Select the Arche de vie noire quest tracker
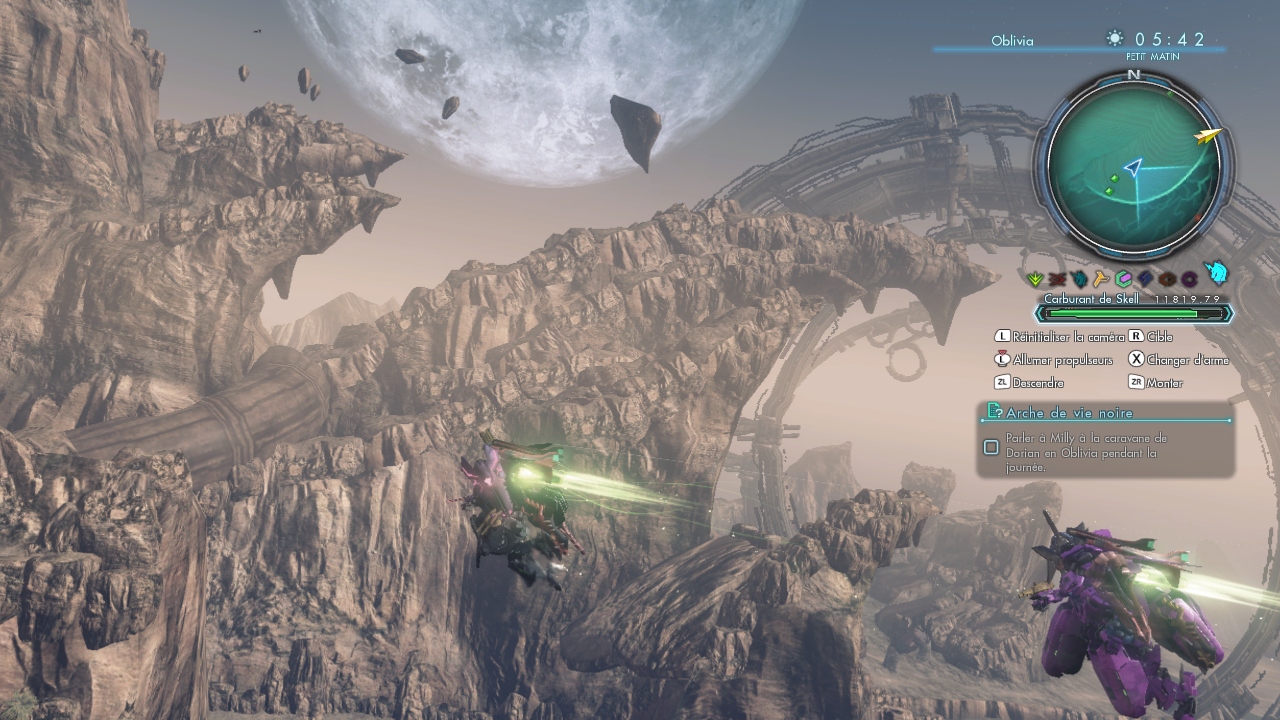This screenshot has height=720, width=1280. [1070, 412]
